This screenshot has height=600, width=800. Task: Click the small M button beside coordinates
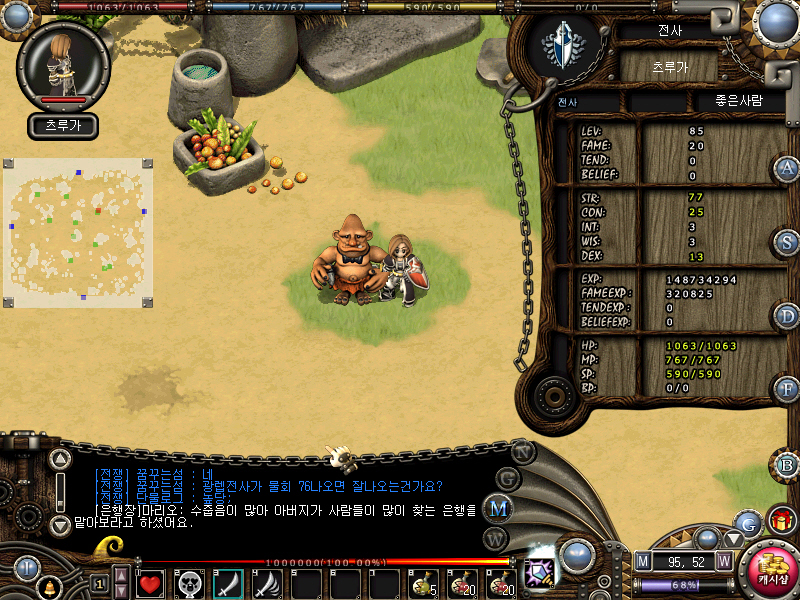pos(643,561)
